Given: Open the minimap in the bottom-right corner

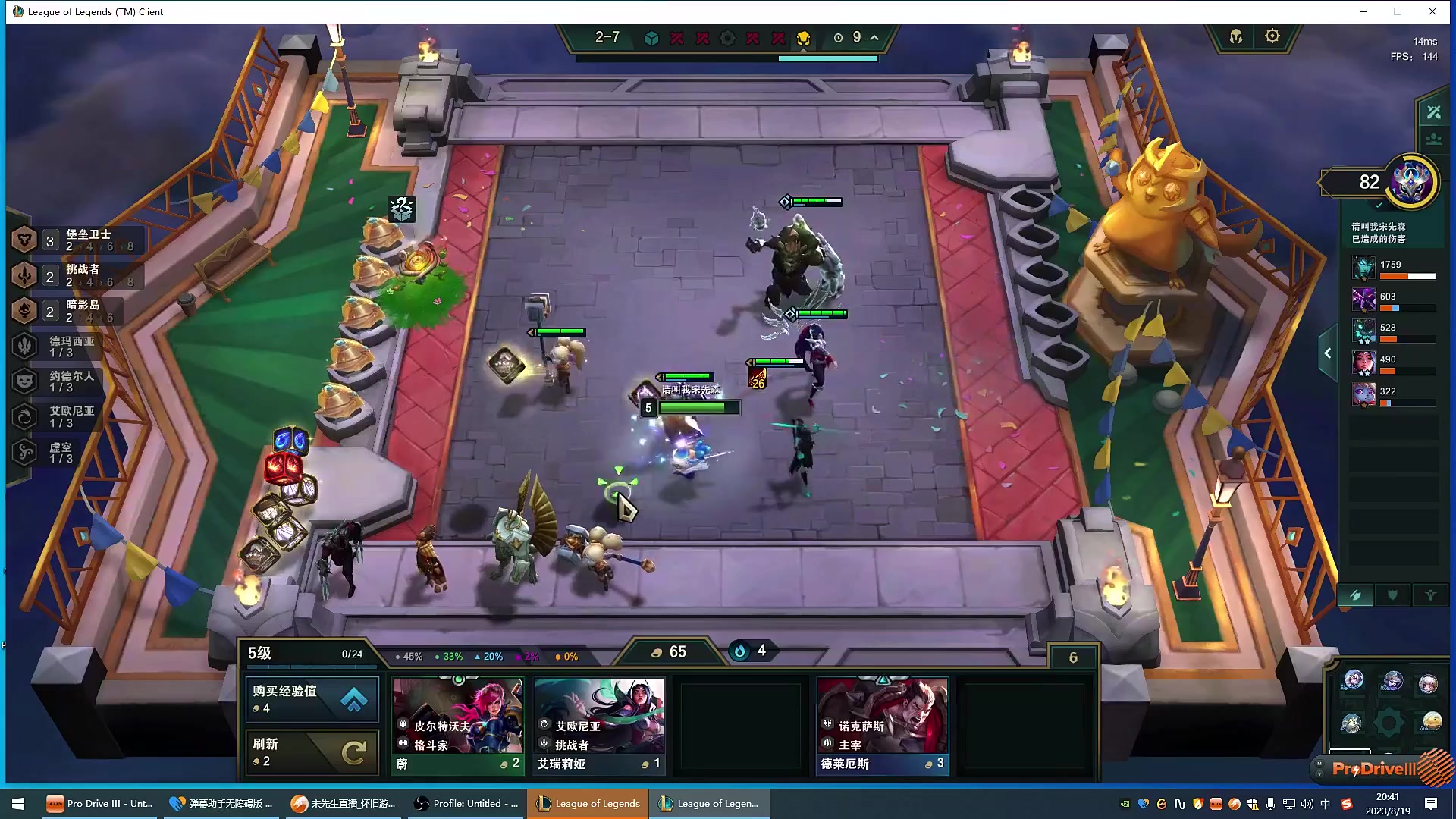Looking at the screenshot, I should coord(1390,704).
